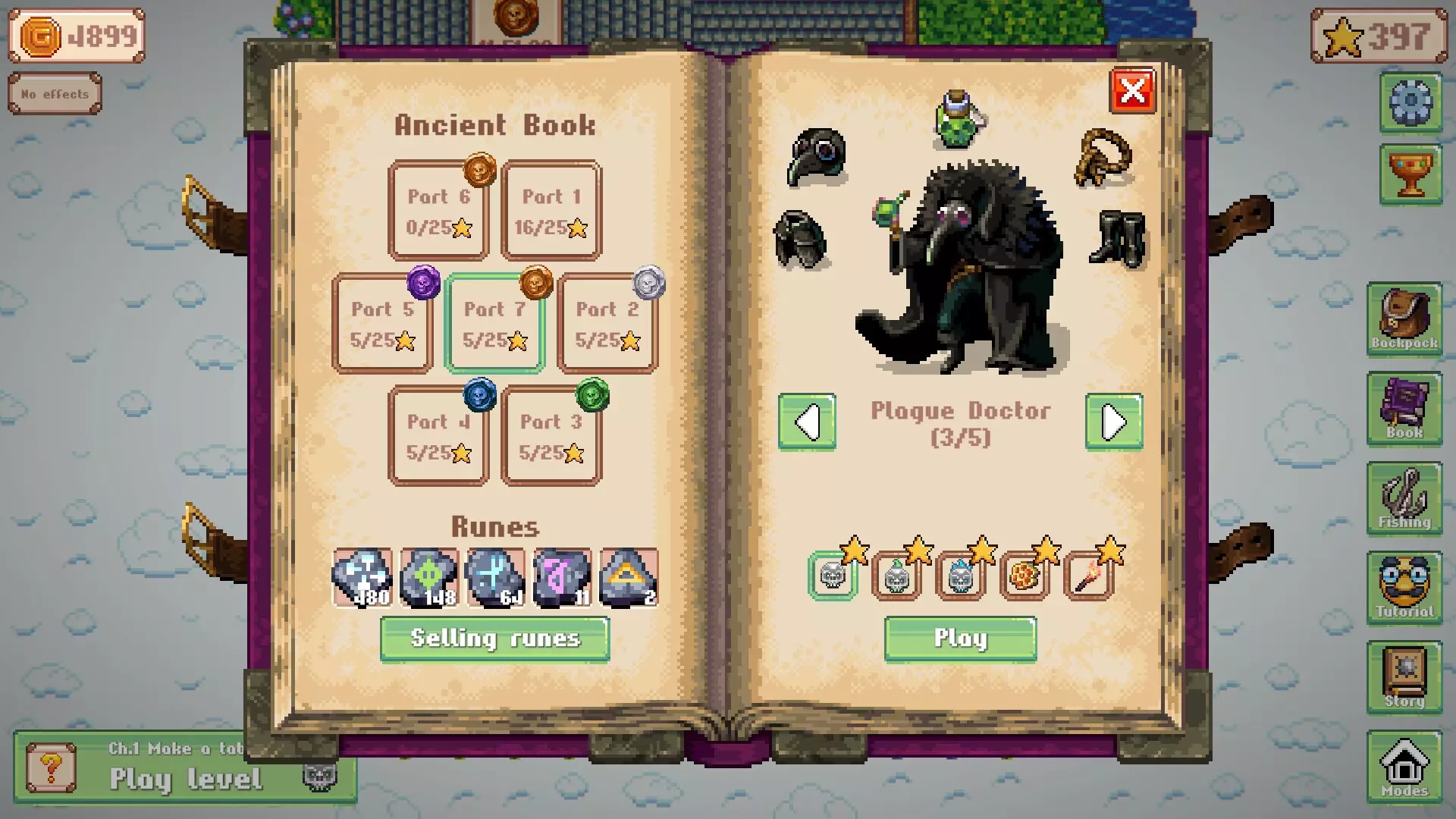Click the left arrow to view previous character
Viewport: 1456px width, 819px height.
coord(807,422)
